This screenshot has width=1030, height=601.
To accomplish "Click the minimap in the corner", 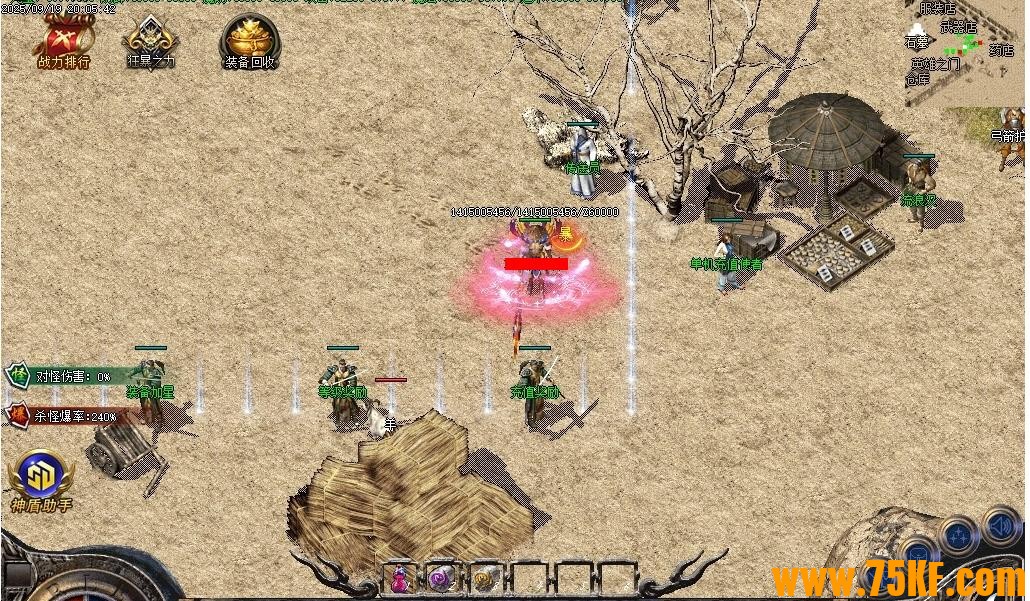I will (x=965, y=52).
